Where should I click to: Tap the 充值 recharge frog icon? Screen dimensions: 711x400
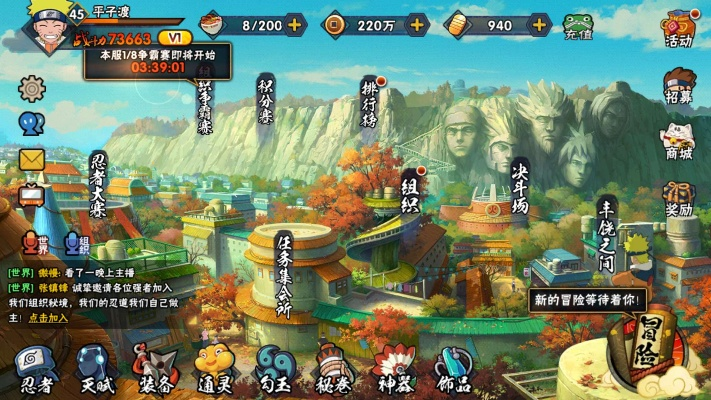[x=578, y=26]
